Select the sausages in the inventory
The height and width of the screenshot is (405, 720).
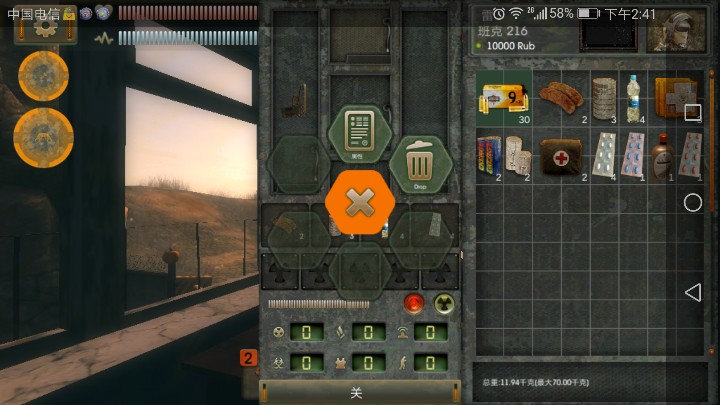point(560,96)
